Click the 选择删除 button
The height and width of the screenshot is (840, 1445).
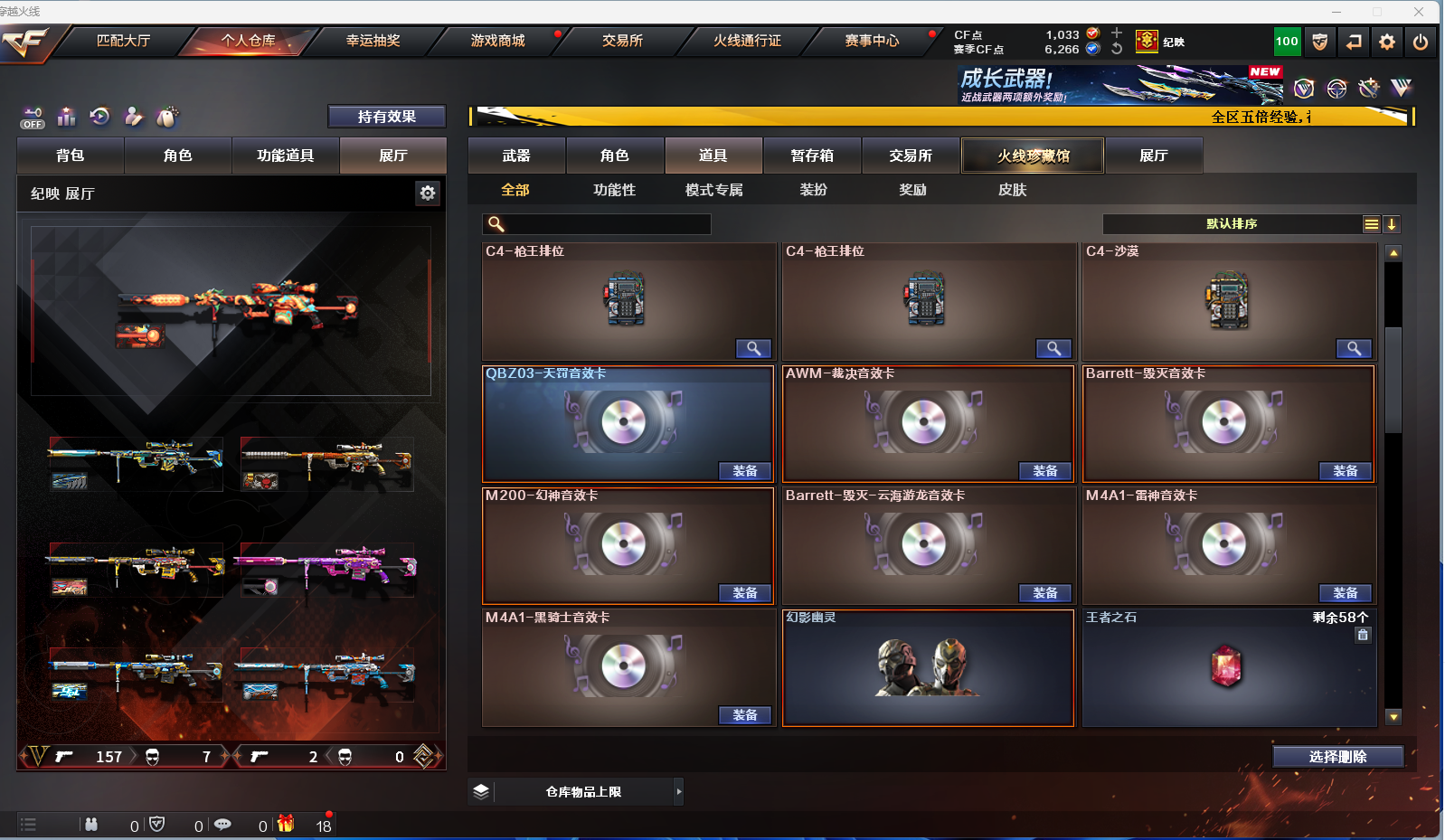coord(1337,757)
